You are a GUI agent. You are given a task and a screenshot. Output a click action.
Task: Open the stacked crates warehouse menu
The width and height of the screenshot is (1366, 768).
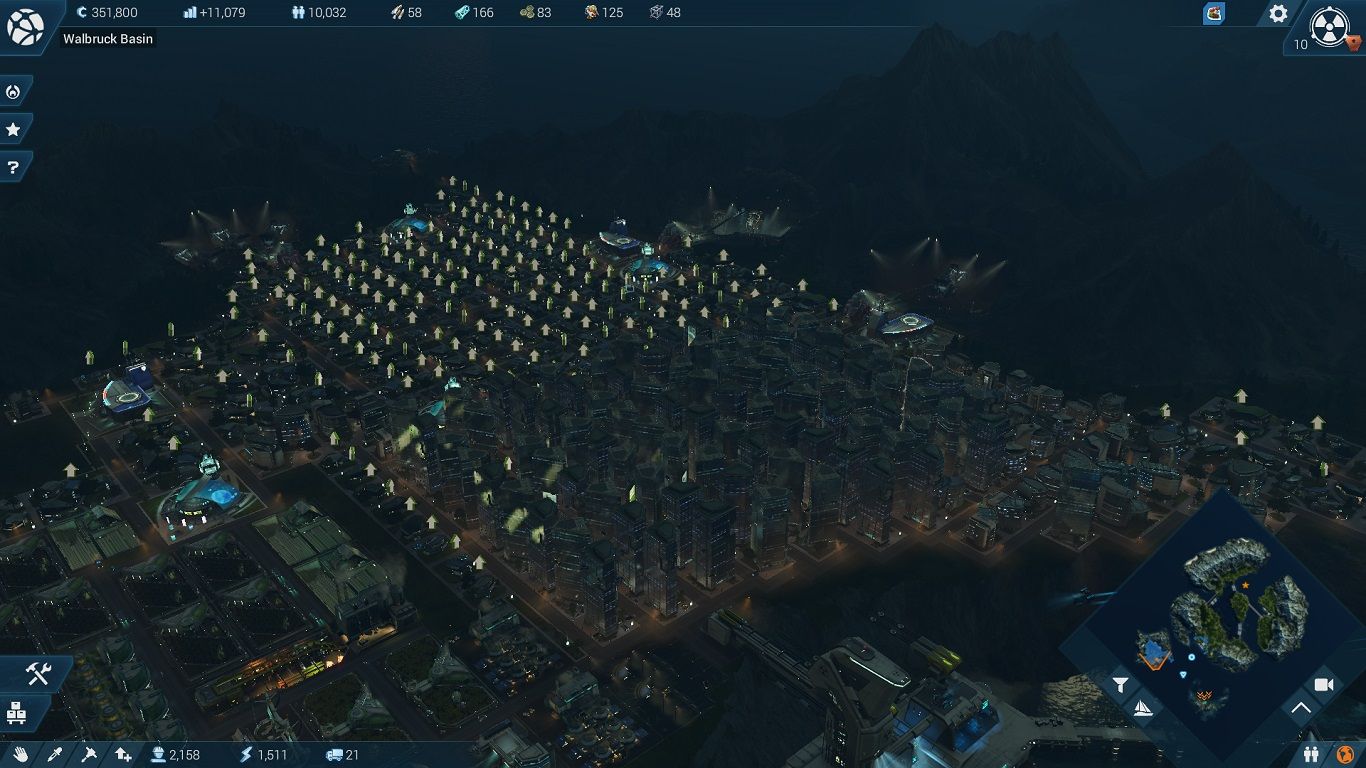(x=16, y=713)
